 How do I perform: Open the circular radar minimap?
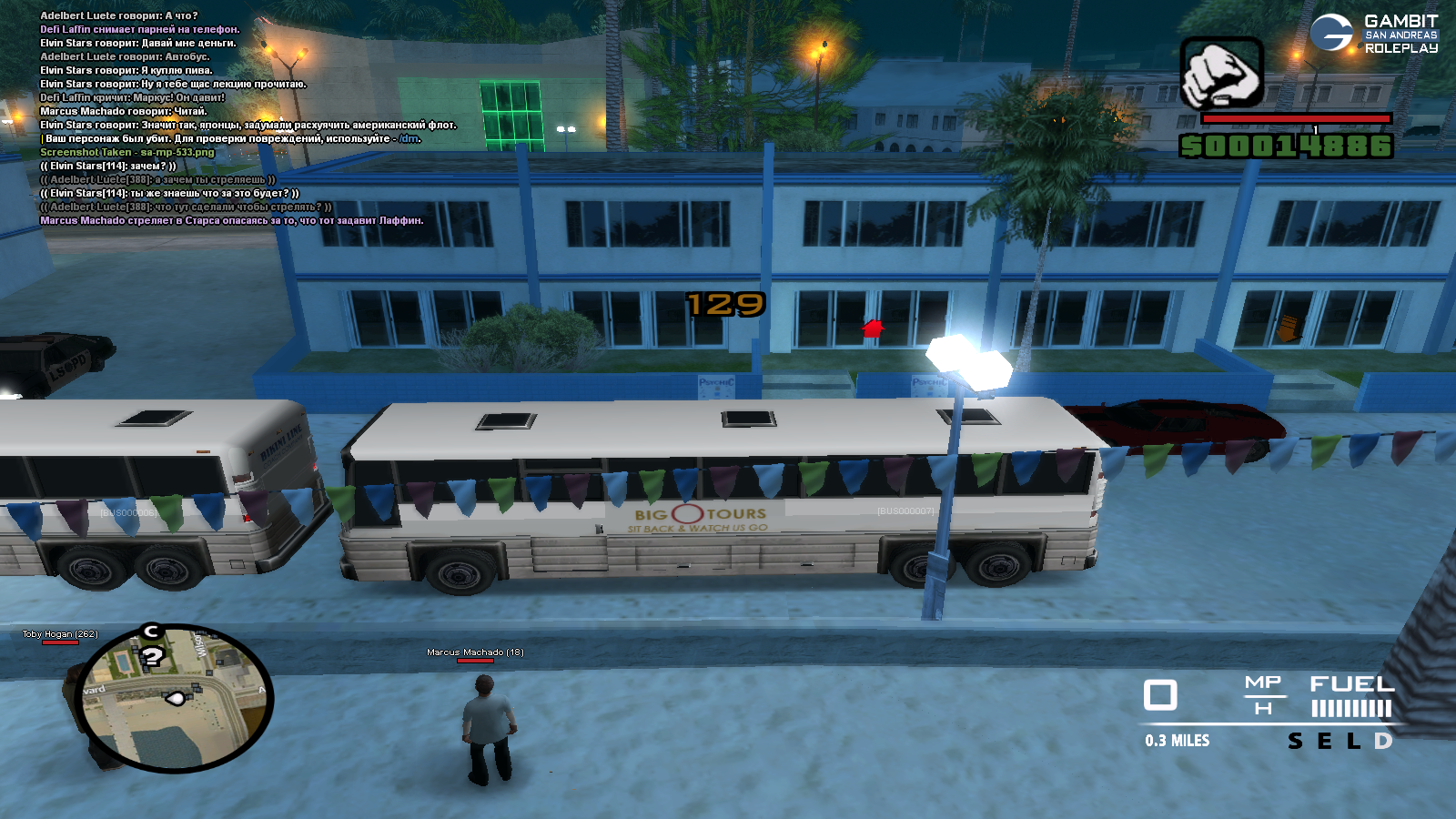[x=175, y=697]
